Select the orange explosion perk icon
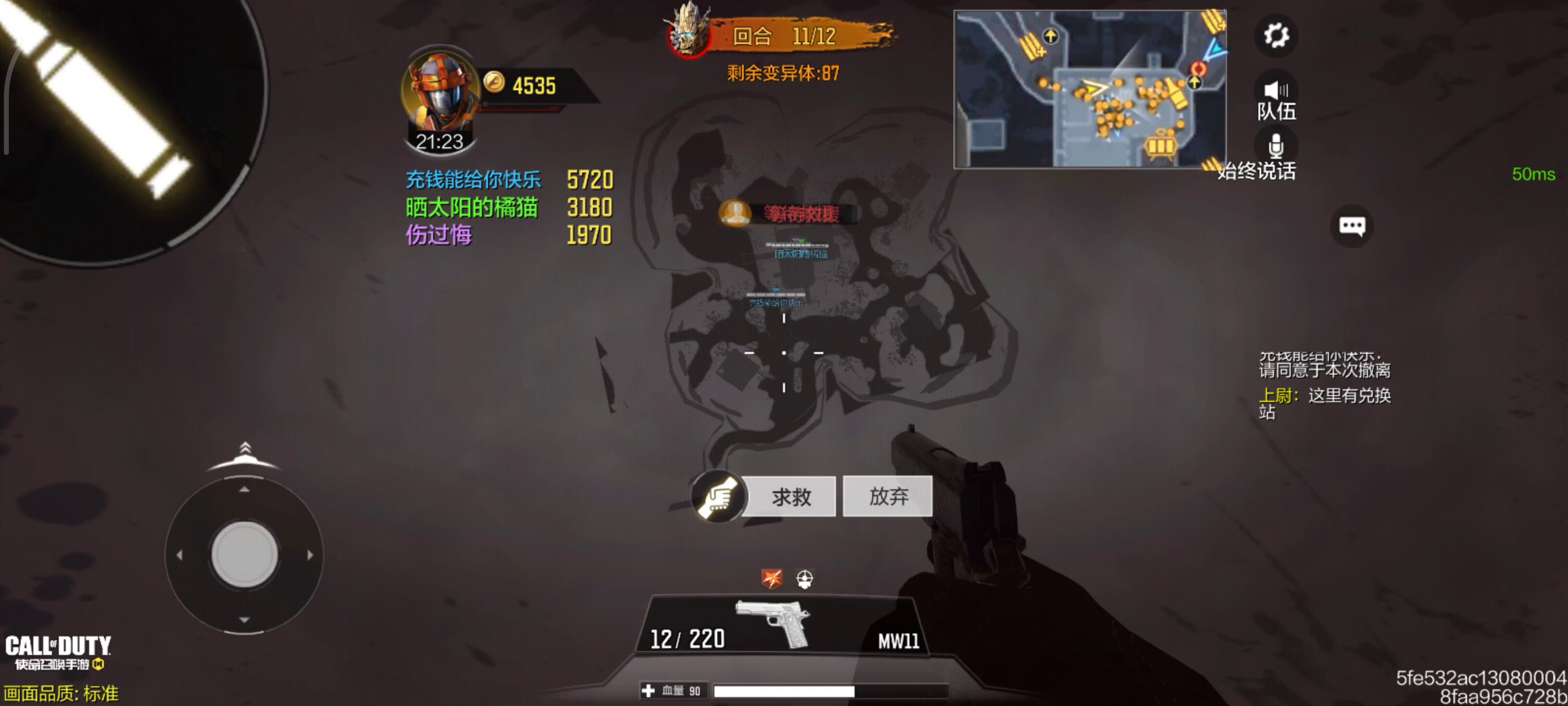The width and height of the screenshot is (1568, 706). pos(772,578)
